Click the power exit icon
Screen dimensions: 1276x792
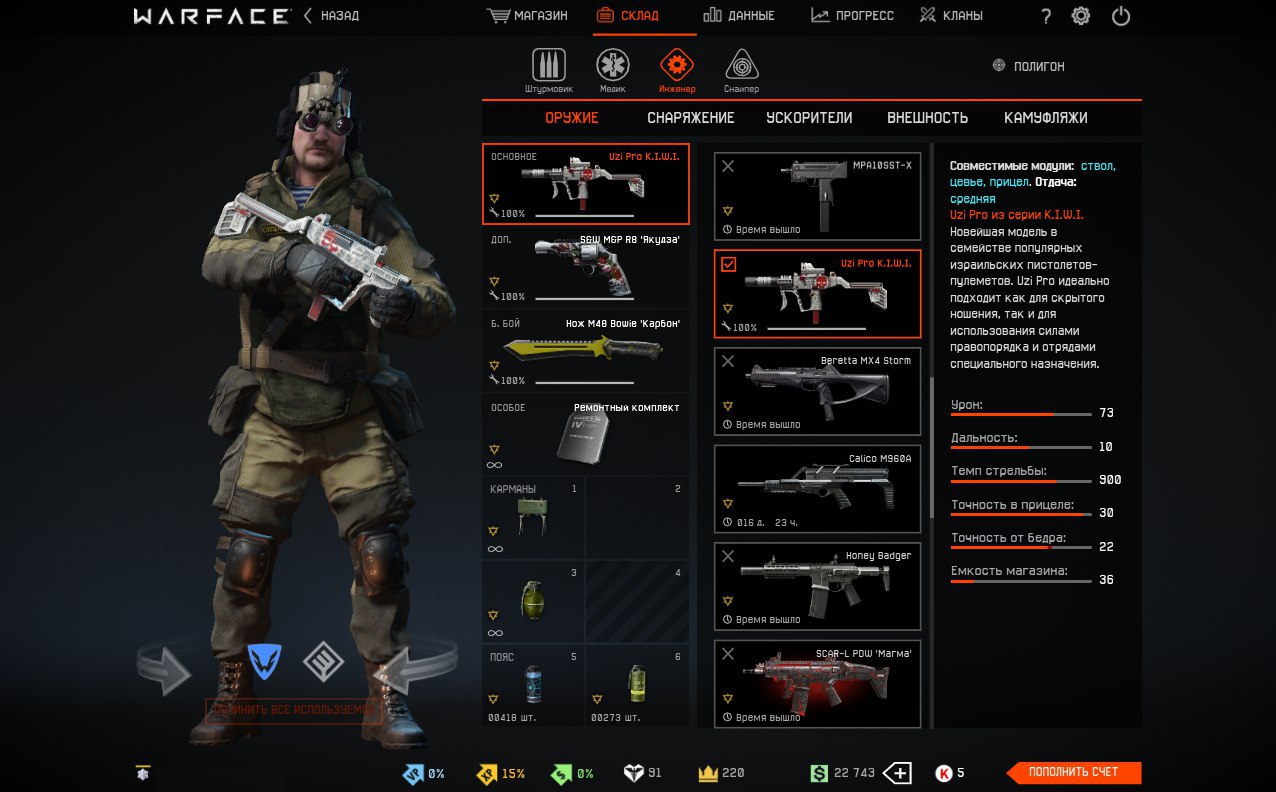click(x=1121, y=16)
